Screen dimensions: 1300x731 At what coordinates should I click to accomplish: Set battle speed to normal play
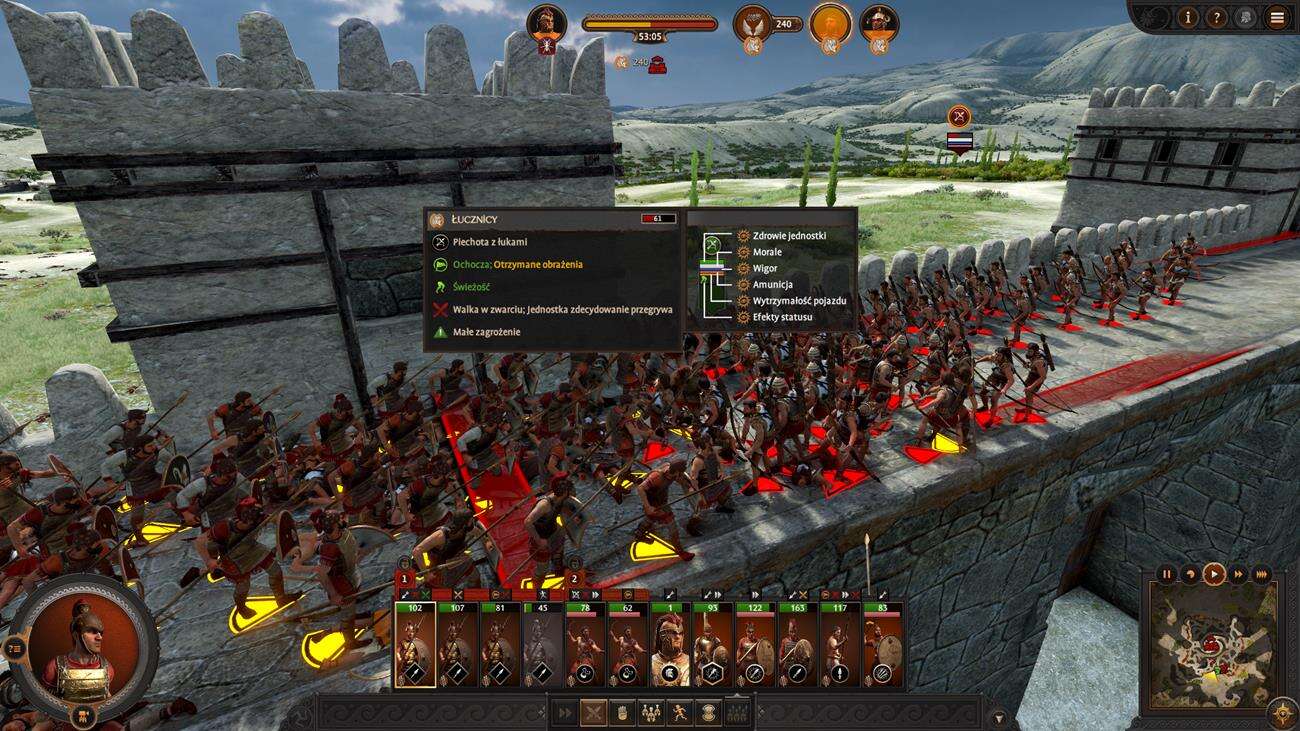coord(1214,574)
